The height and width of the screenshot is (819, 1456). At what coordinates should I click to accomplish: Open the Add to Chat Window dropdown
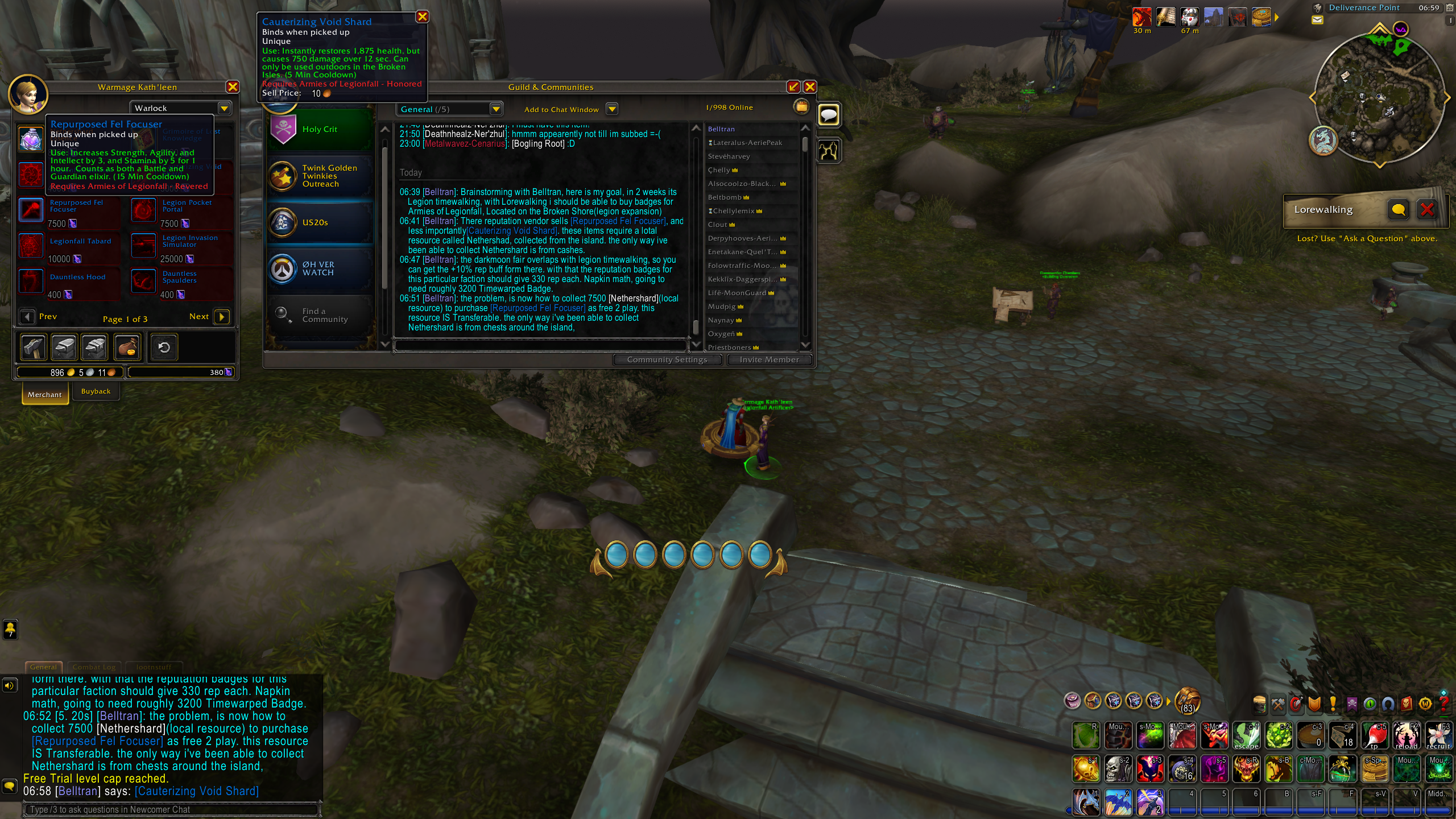[x=613, y=109]
